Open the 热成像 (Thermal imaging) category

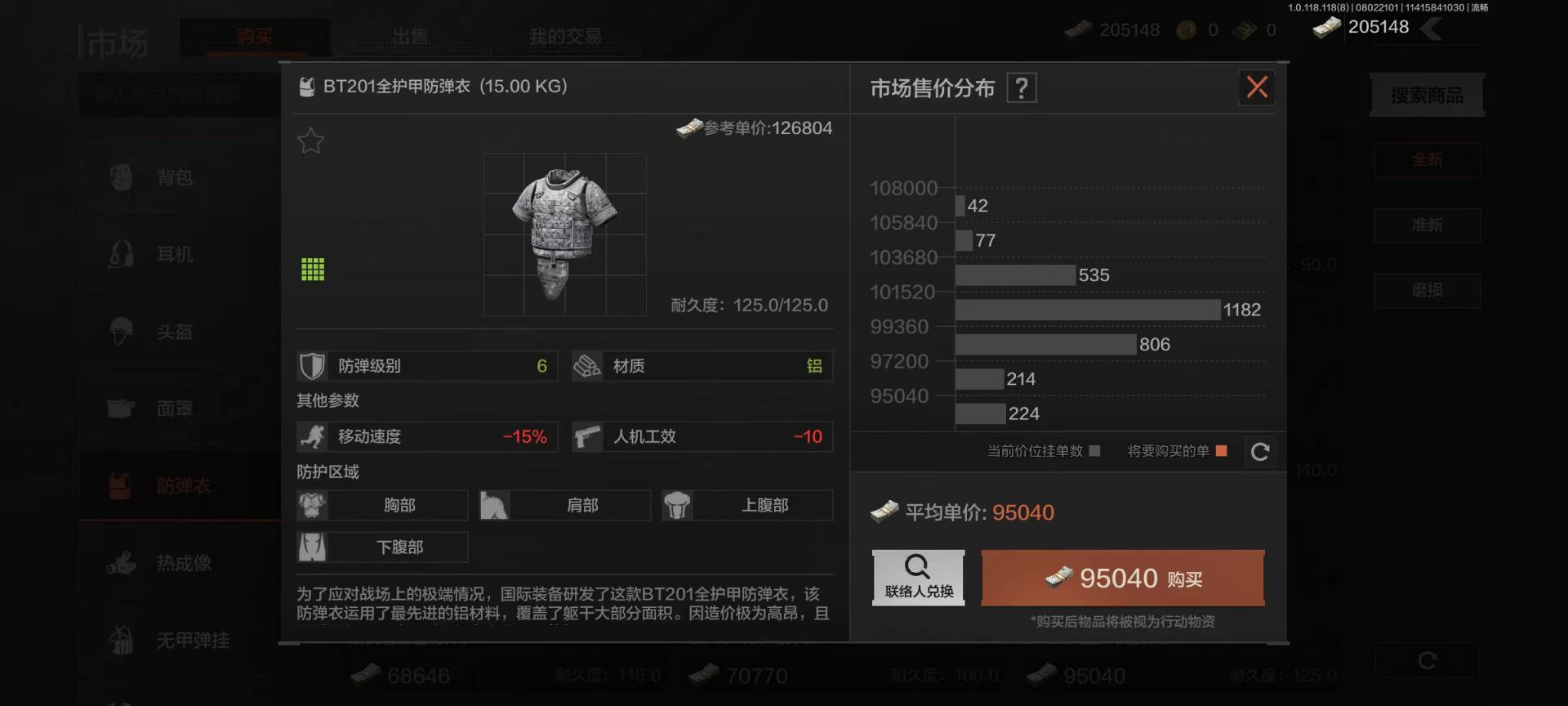click(183, 563)
